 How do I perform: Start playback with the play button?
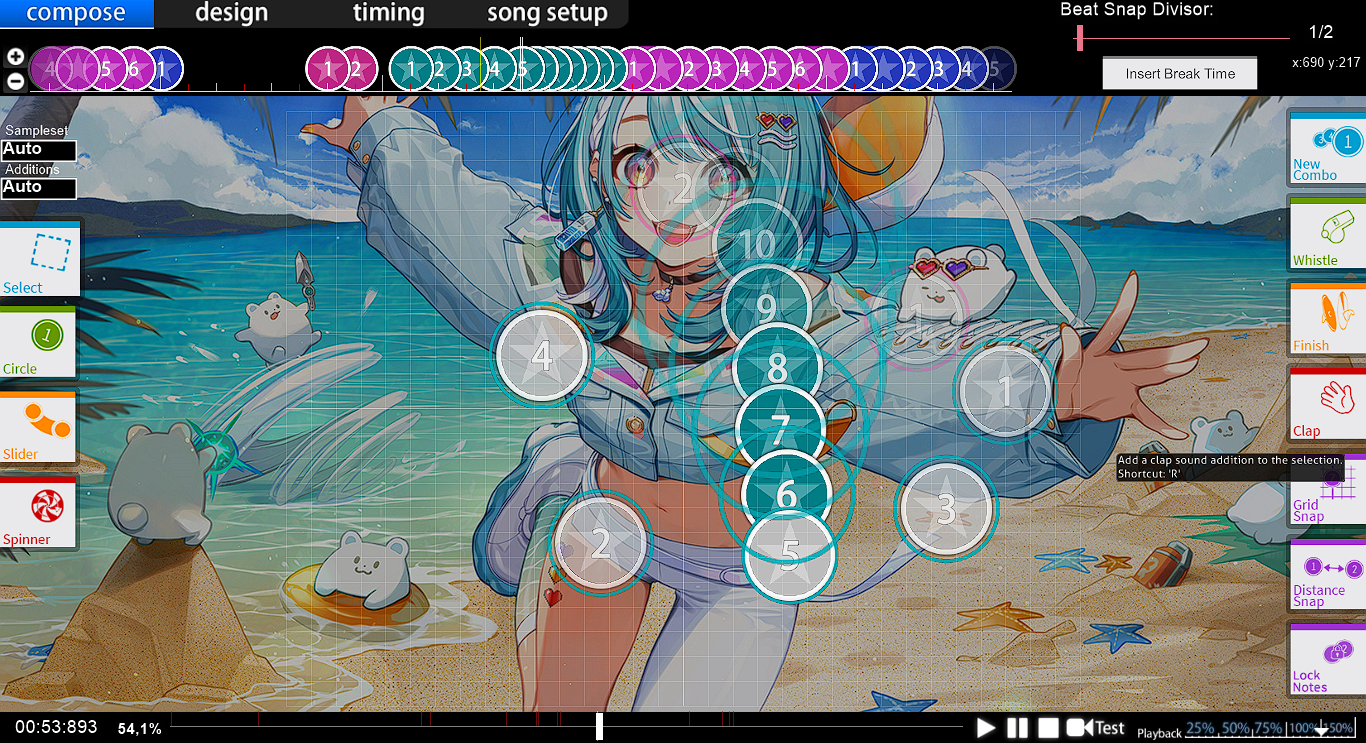(986, 728)
